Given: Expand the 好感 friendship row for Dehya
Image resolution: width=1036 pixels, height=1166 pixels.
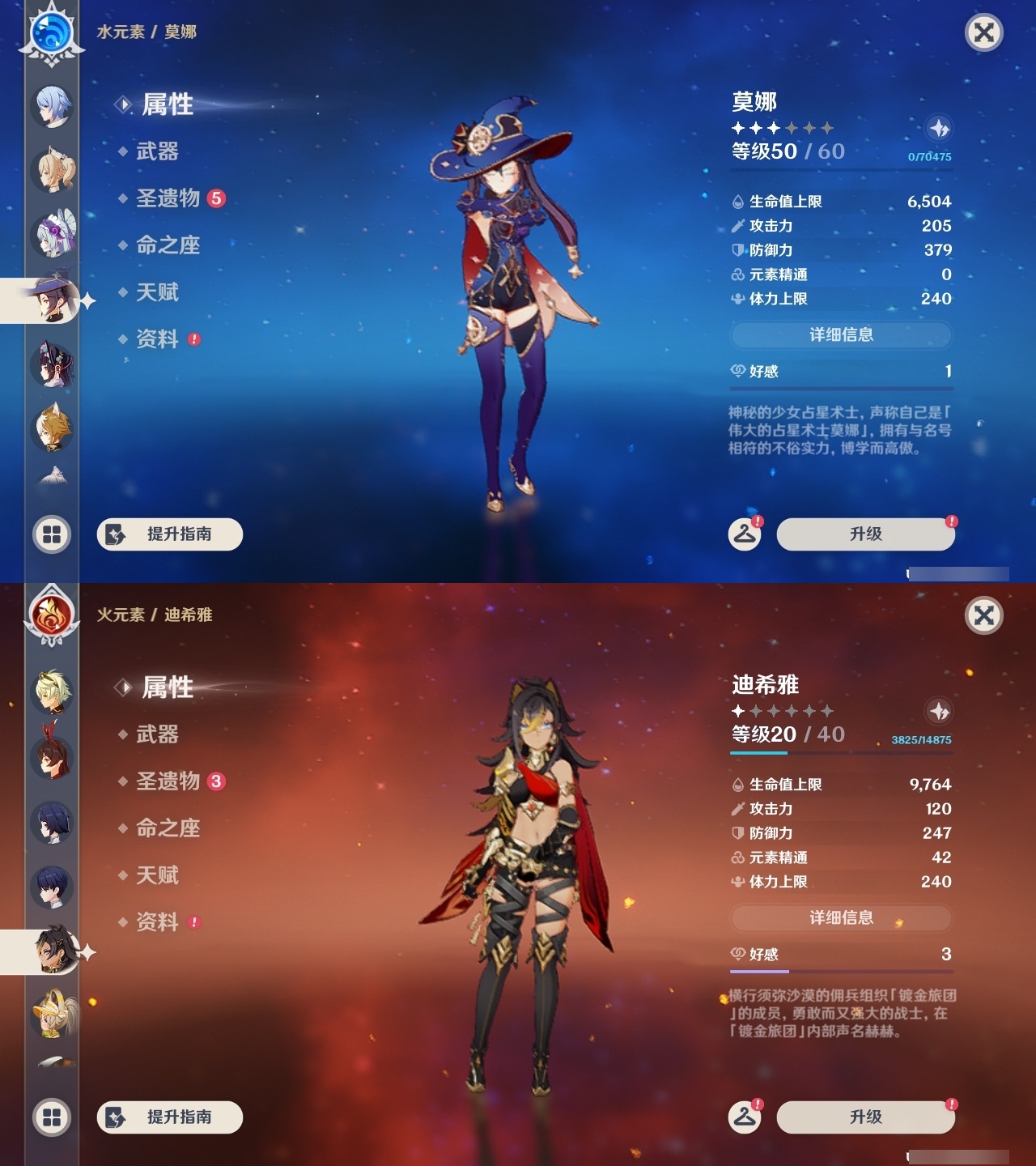Looking at the screenshot, I should [x=841, y=955].
